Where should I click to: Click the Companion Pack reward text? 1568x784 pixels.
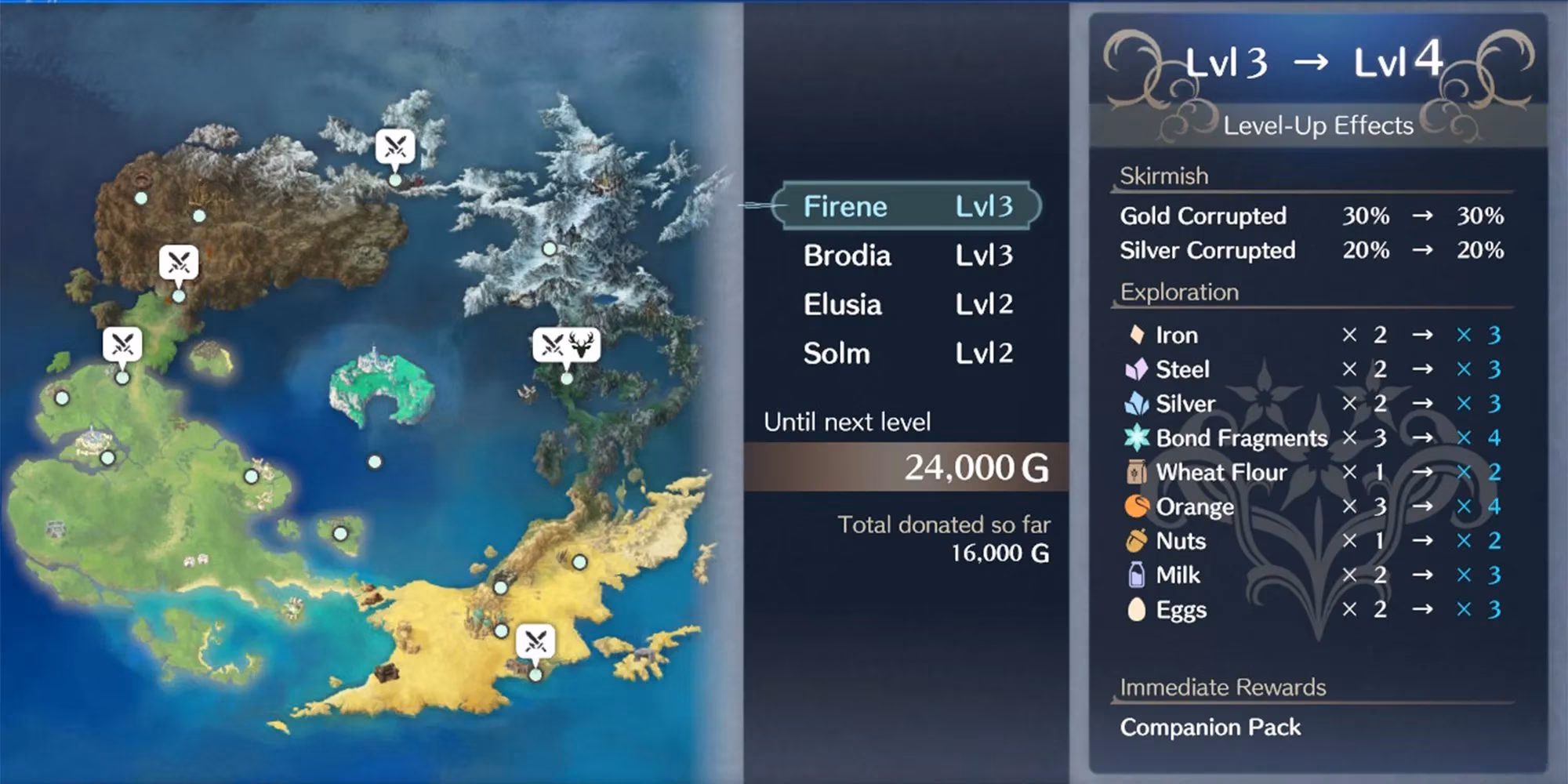[x=1210, y=728]
